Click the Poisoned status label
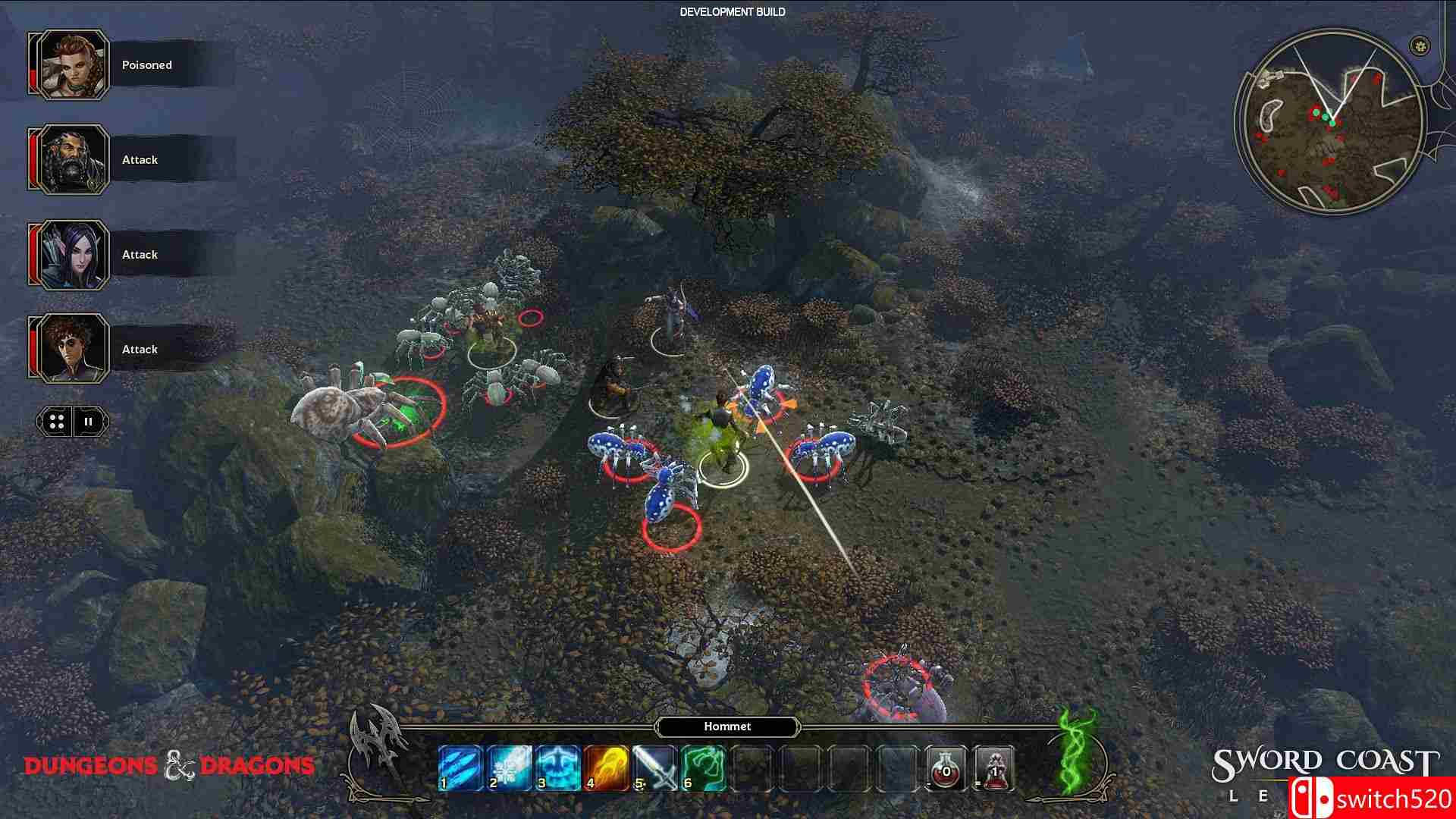The image size is (1456, 819). coord(146,65)
